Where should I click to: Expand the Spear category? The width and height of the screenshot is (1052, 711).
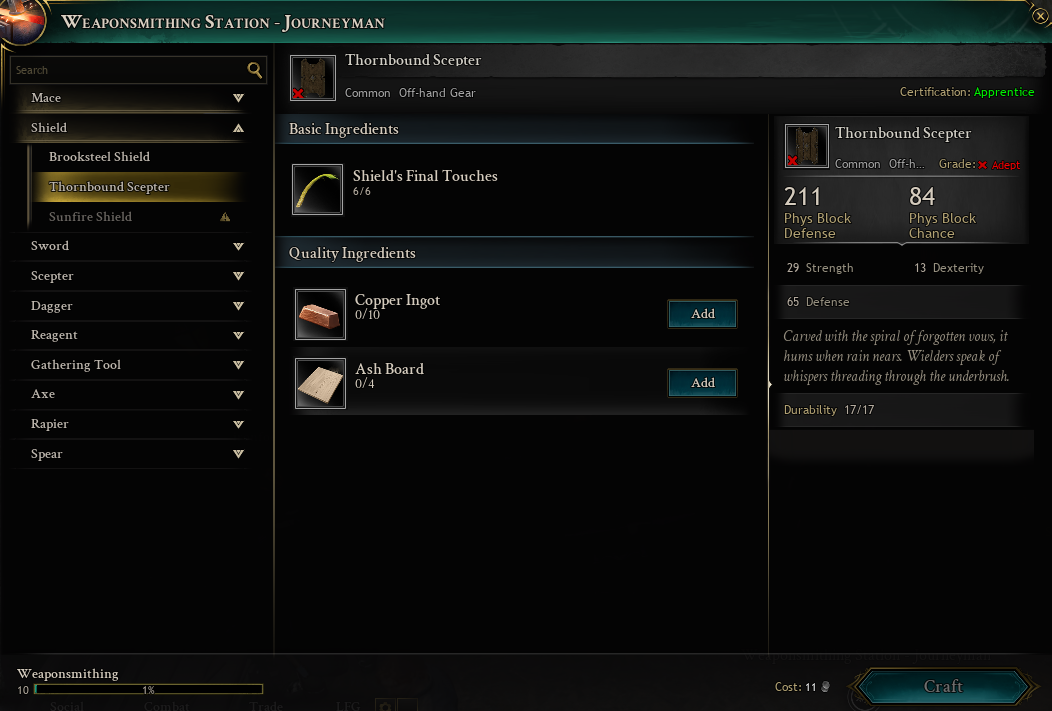pos(130,454)
